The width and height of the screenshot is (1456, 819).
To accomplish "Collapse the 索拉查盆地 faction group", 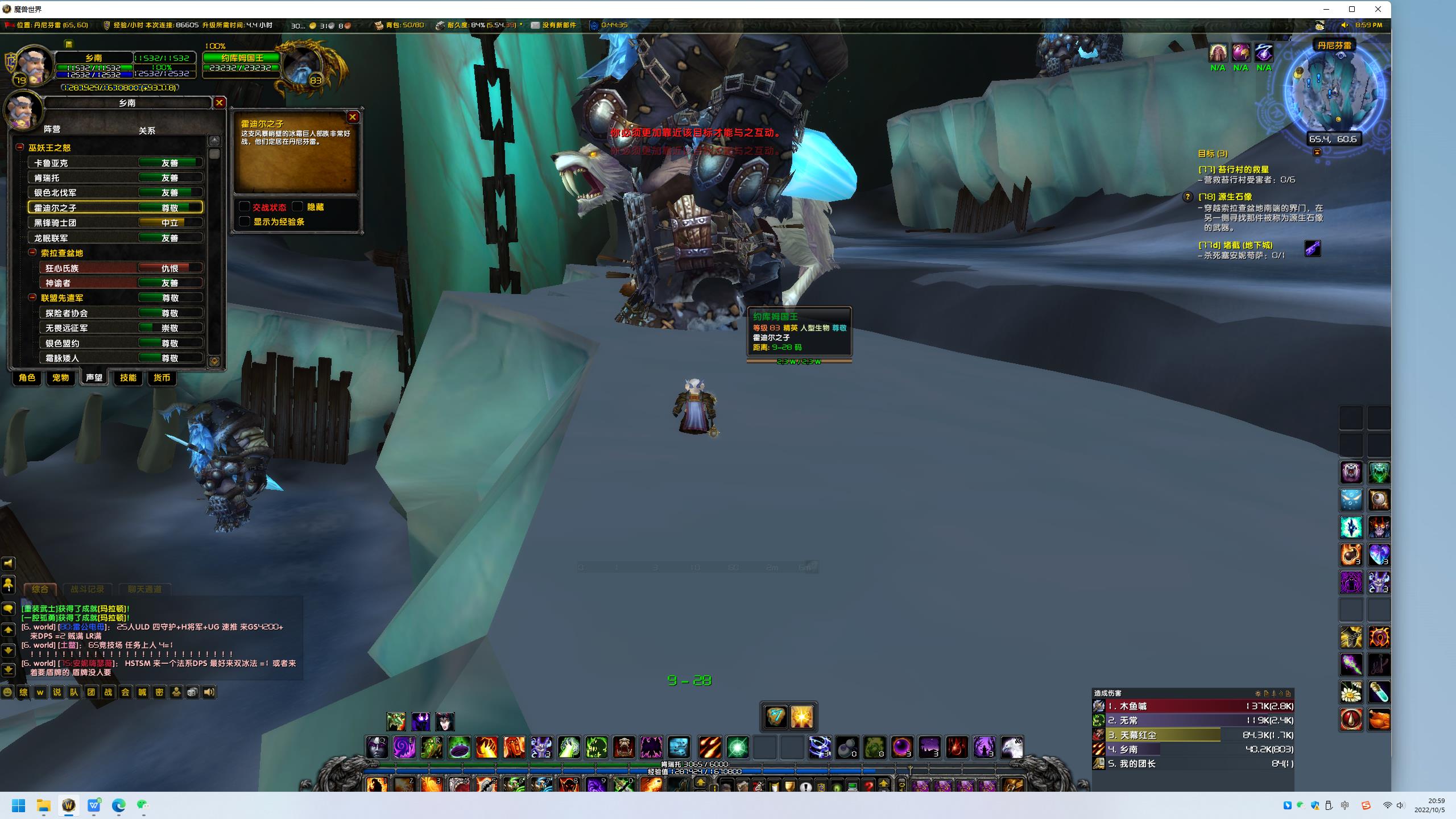I will click(x=32, y=253).
